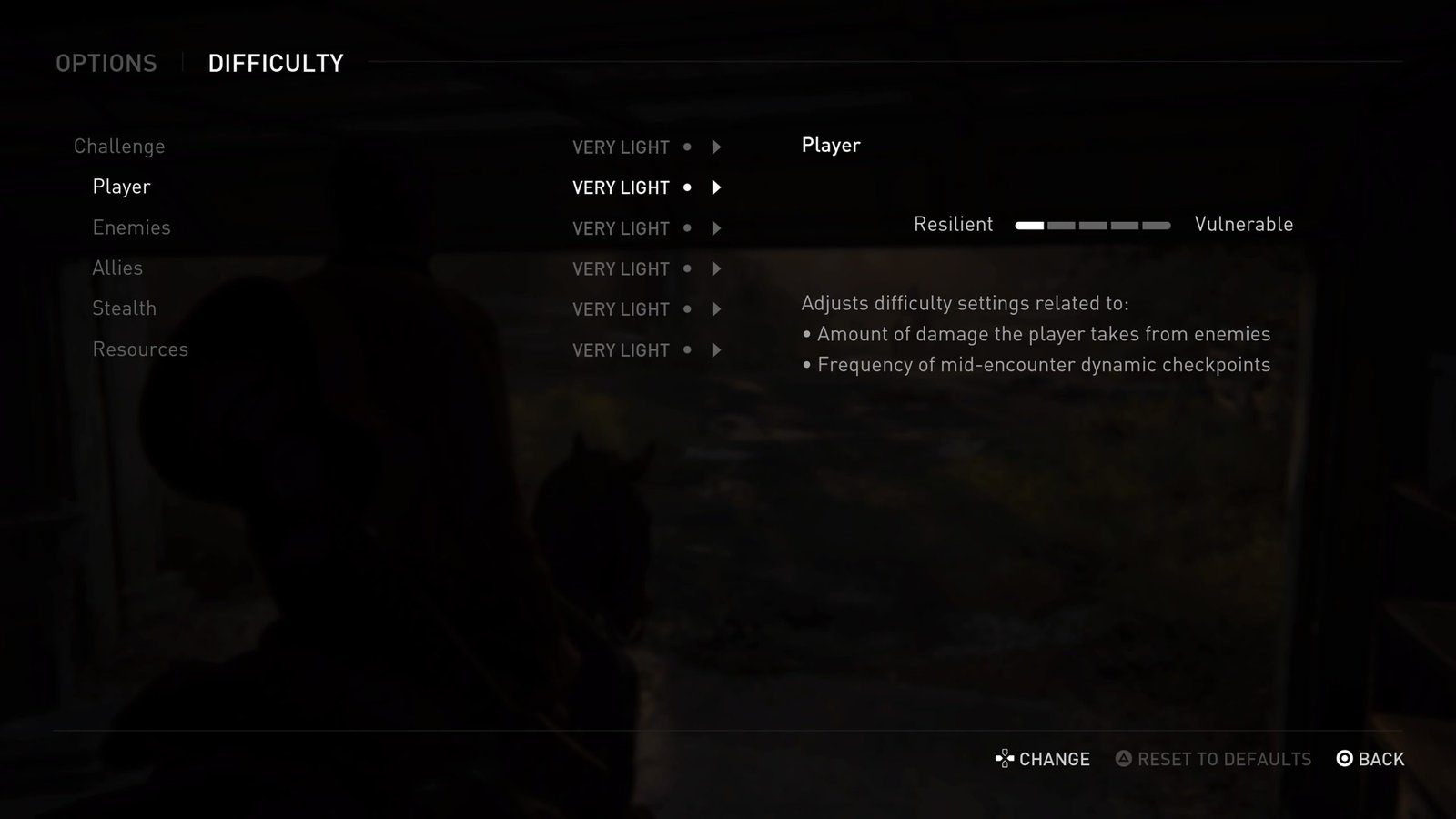
Task: Raise Allies difficulty using its arrow
Action: (x=717, y=269)
